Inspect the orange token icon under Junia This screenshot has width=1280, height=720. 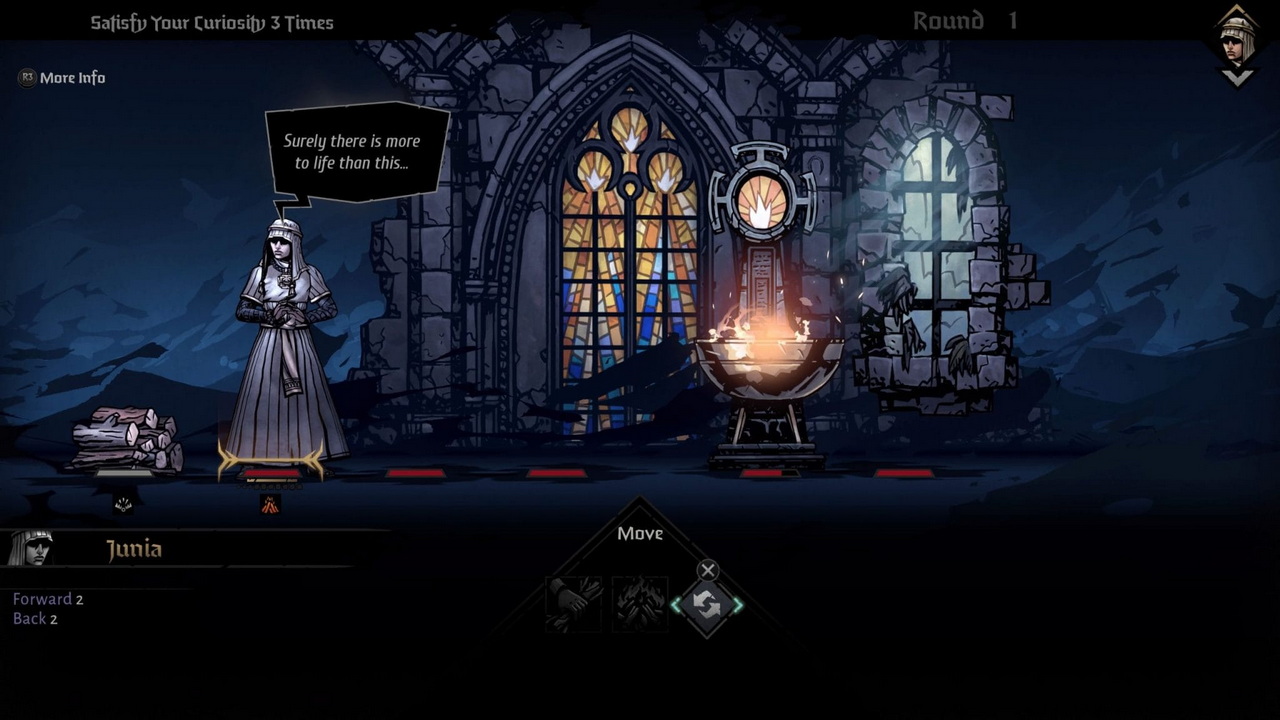[270, 504]
